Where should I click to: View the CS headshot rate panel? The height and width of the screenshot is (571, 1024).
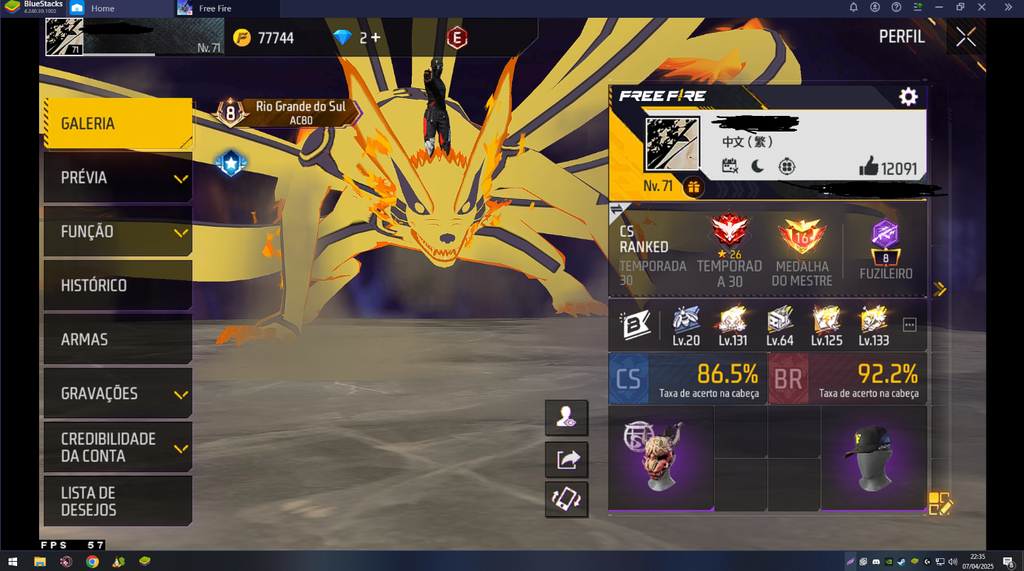click(688, 378)
